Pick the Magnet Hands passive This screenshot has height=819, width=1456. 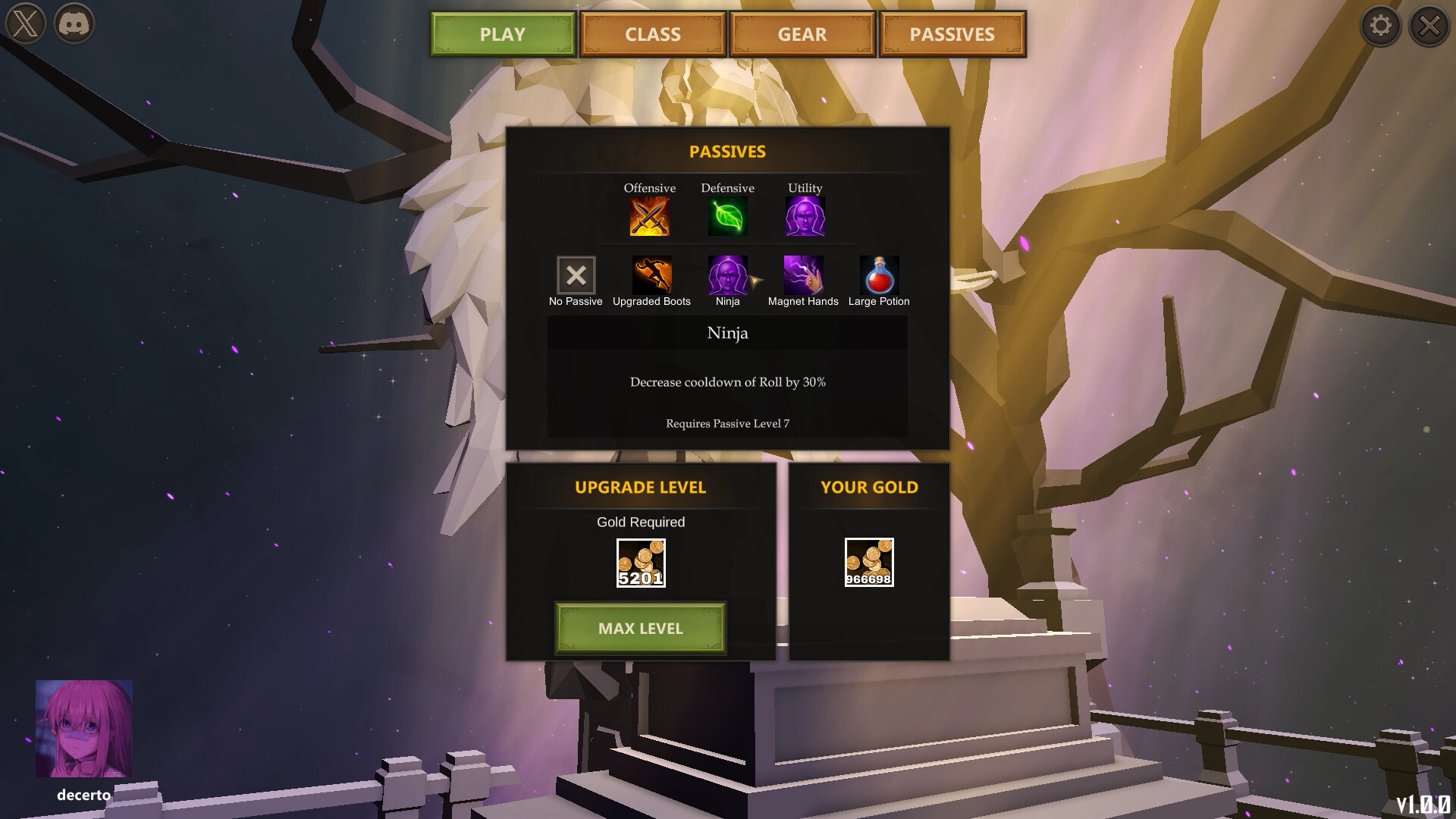click(x=803, y=275)
